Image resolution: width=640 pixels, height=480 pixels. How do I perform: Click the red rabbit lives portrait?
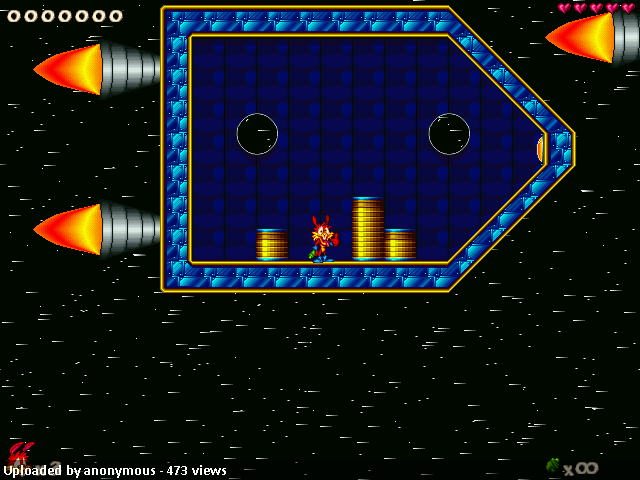pos(20,453)
